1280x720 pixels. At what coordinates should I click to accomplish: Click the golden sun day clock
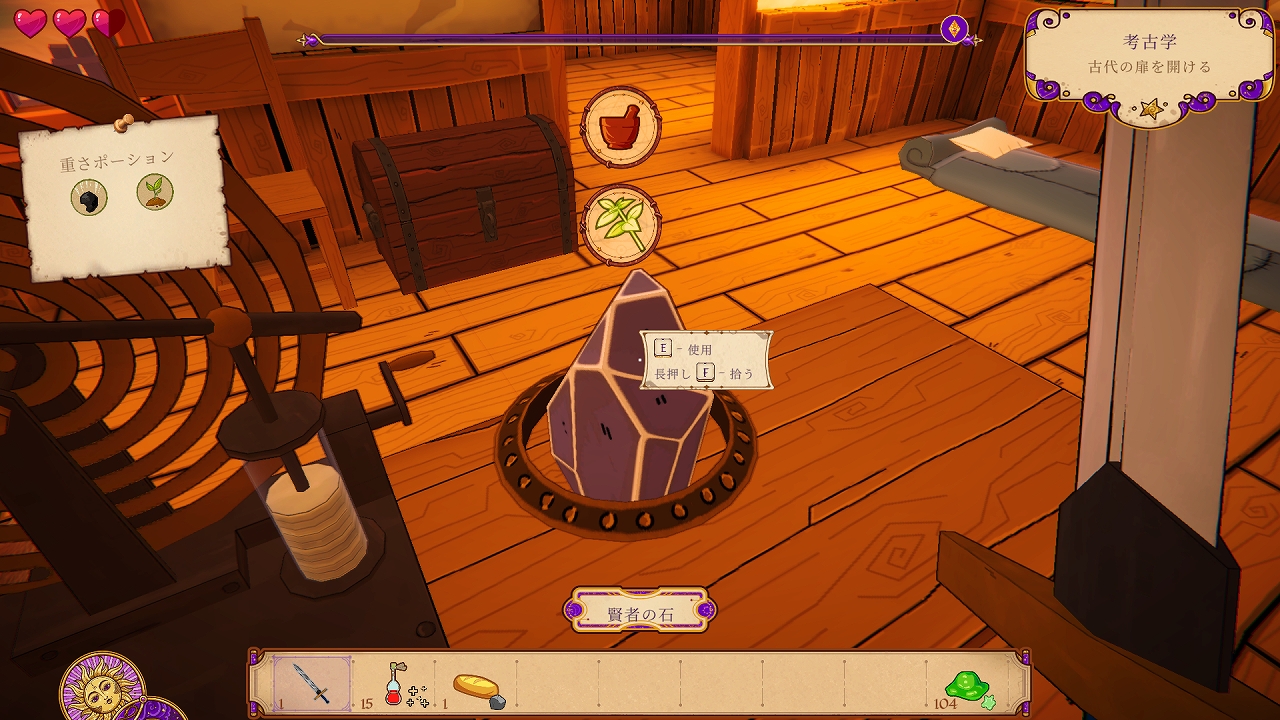[102, 689]
